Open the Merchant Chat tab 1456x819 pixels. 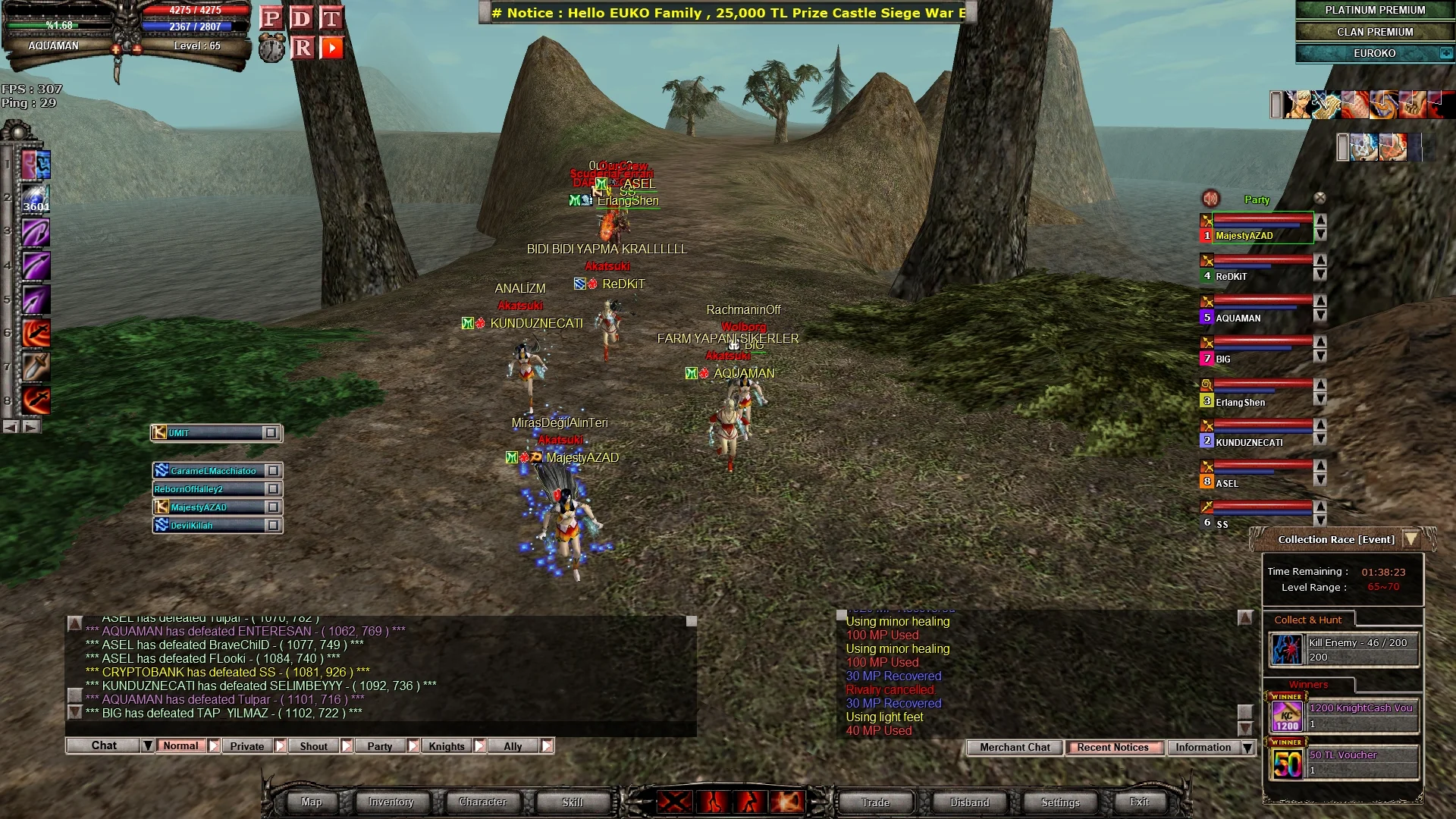[1015, 748]
